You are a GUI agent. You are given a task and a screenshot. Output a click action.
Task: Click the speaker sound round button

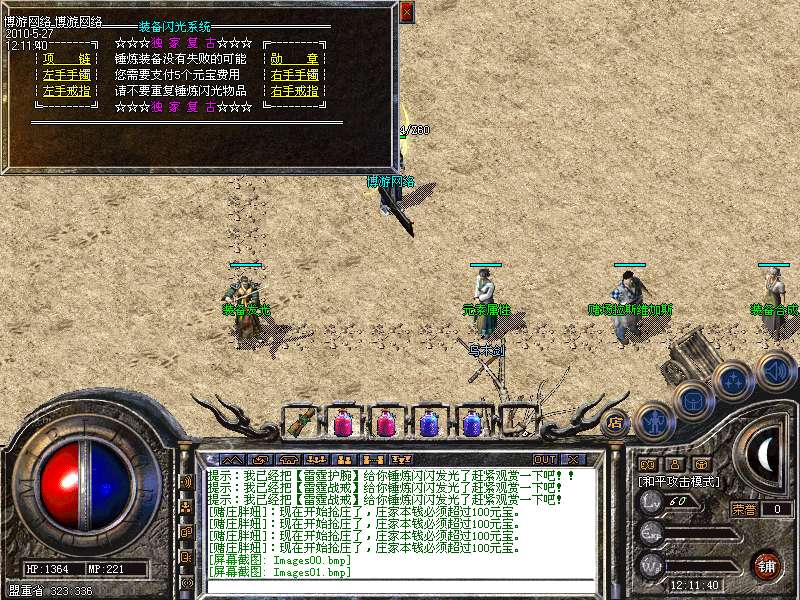click(x=776, y=370)
